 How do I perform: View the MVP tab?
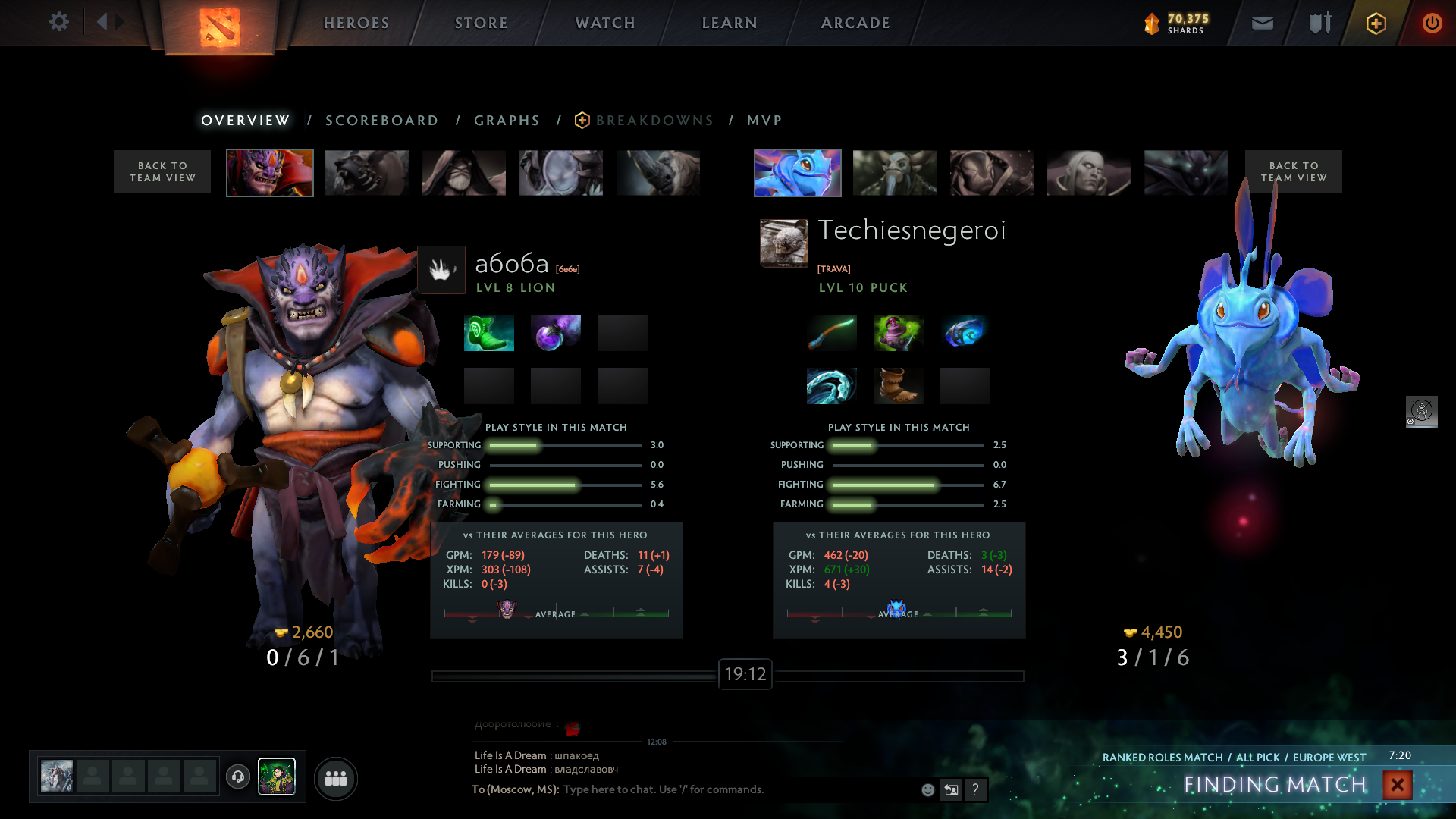coord(764,121)
